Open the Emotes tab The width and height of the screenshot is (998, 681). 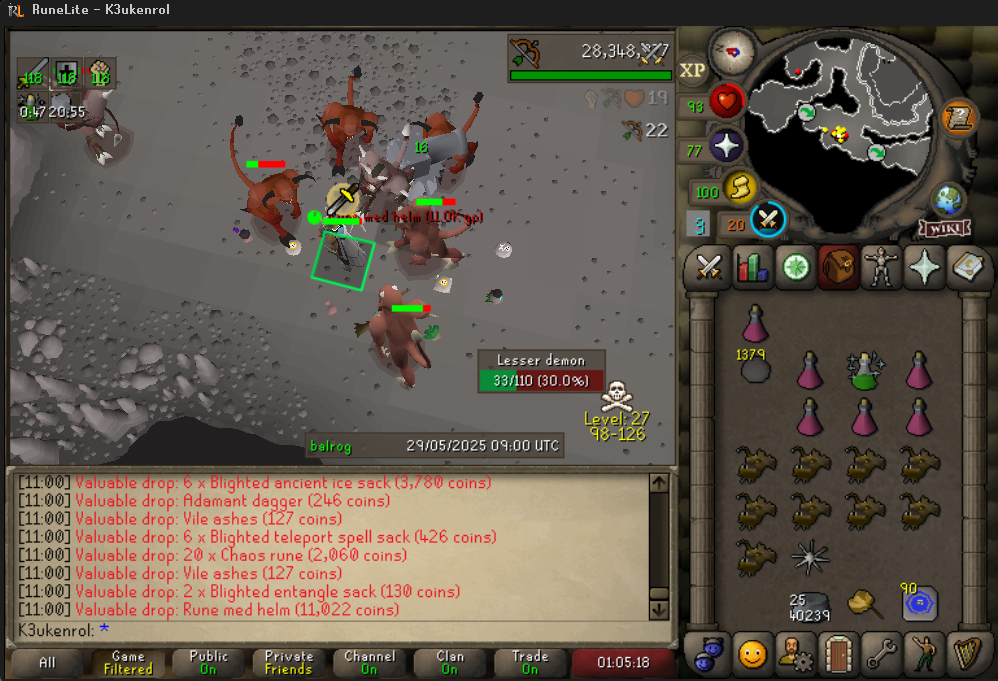tap(925, 655)
